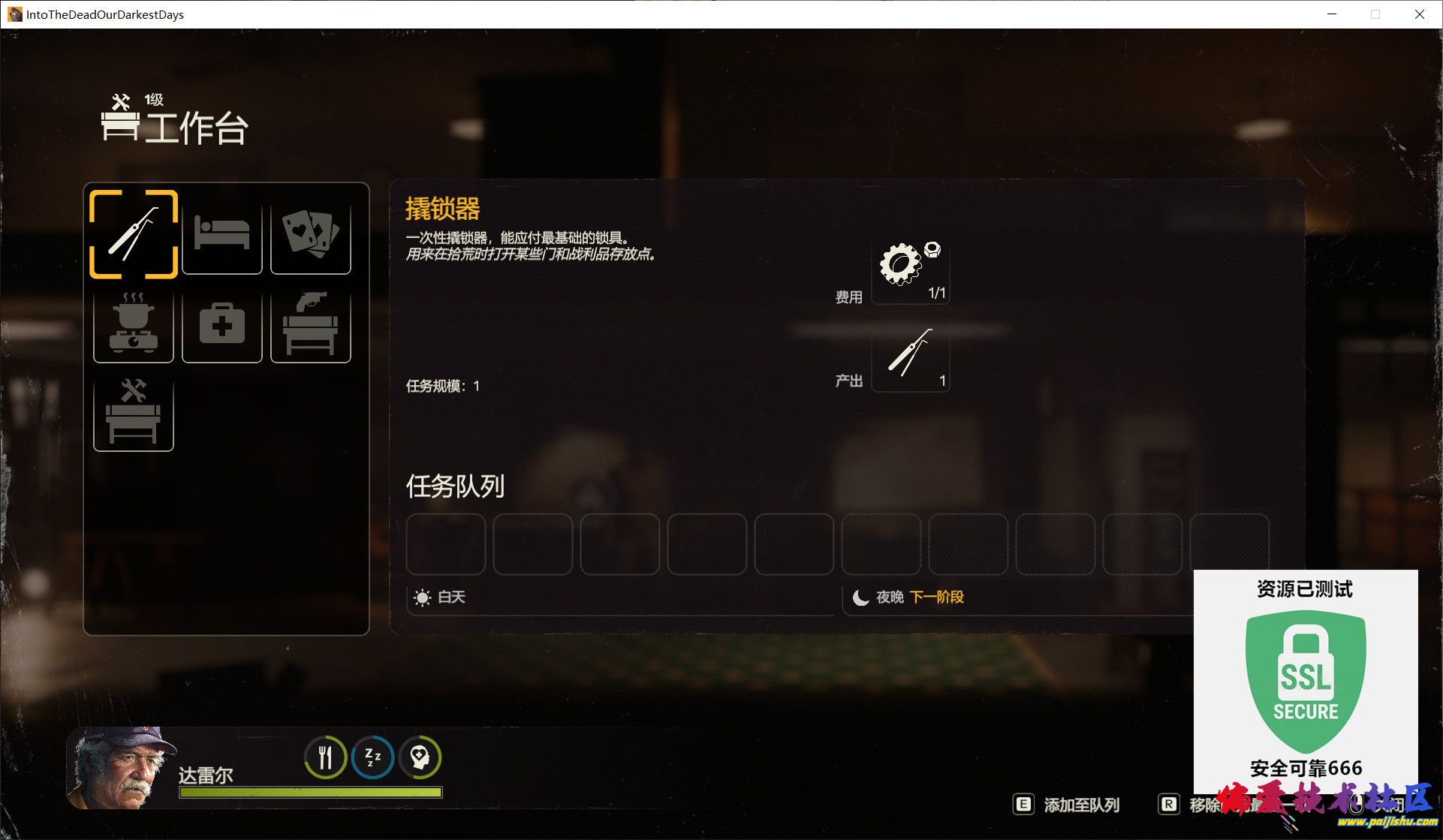Image resolution: width=1443 pixels, height=840 pixels.
Task: Click Darryl's hunger status icon
Action: pos(325,757)
